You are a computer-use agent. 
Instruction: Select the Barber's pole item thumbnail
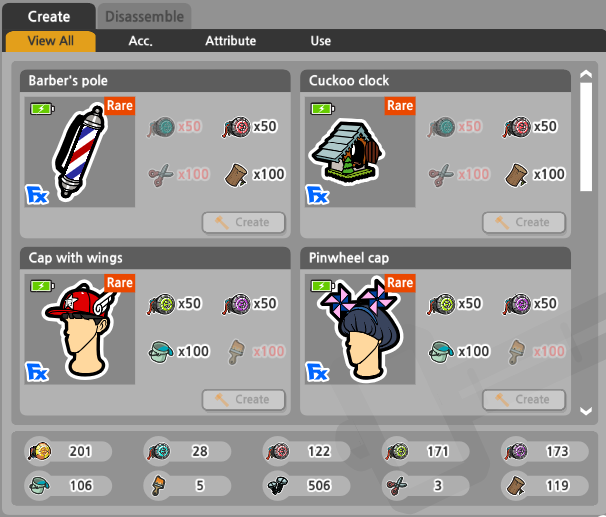[80, 151]
